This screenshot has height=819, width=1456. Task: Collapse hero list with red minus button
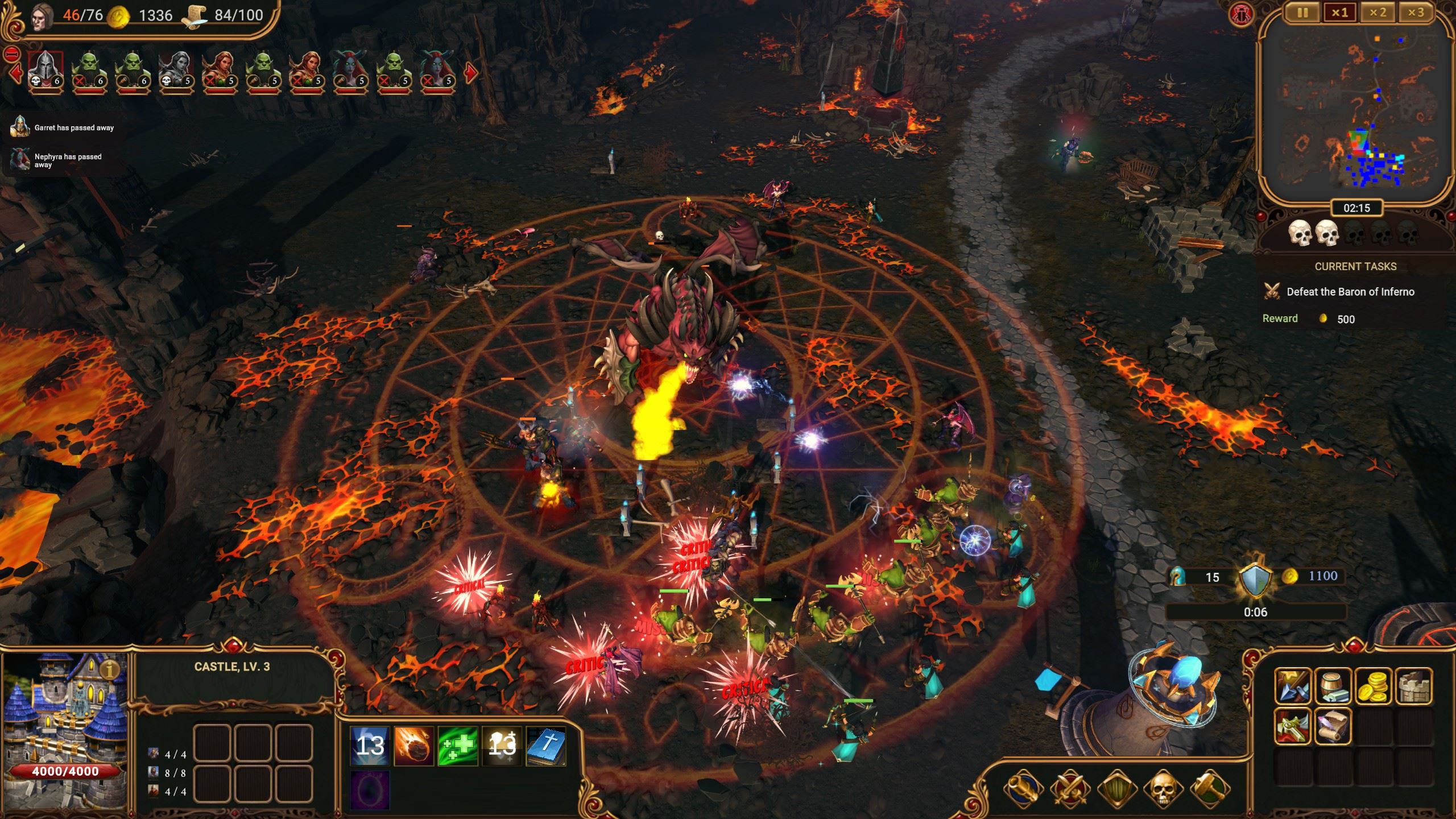click(11, 55)
